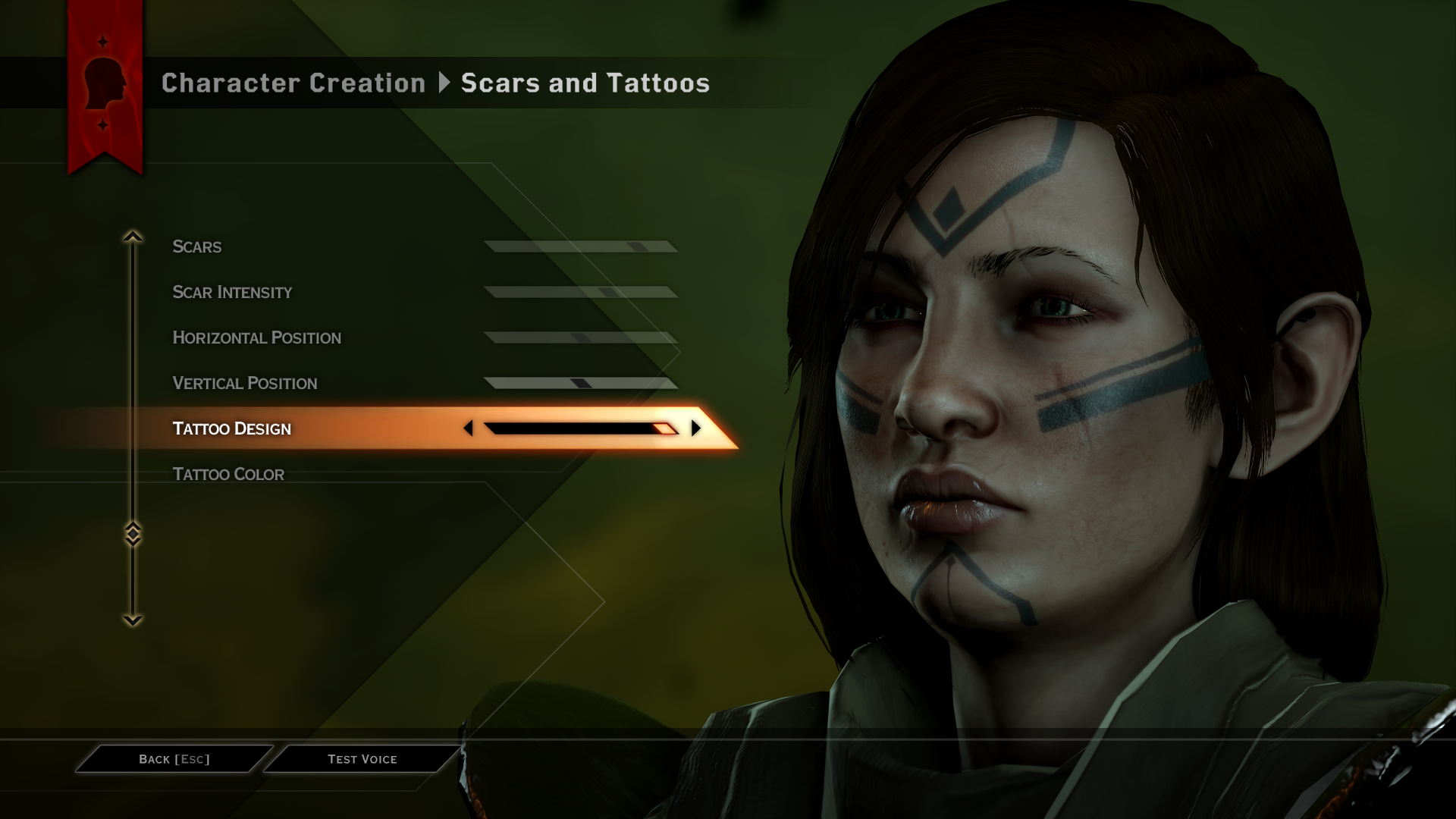
Task: Click the Horizontal Position slider
Action: click(x=581, y=337)
